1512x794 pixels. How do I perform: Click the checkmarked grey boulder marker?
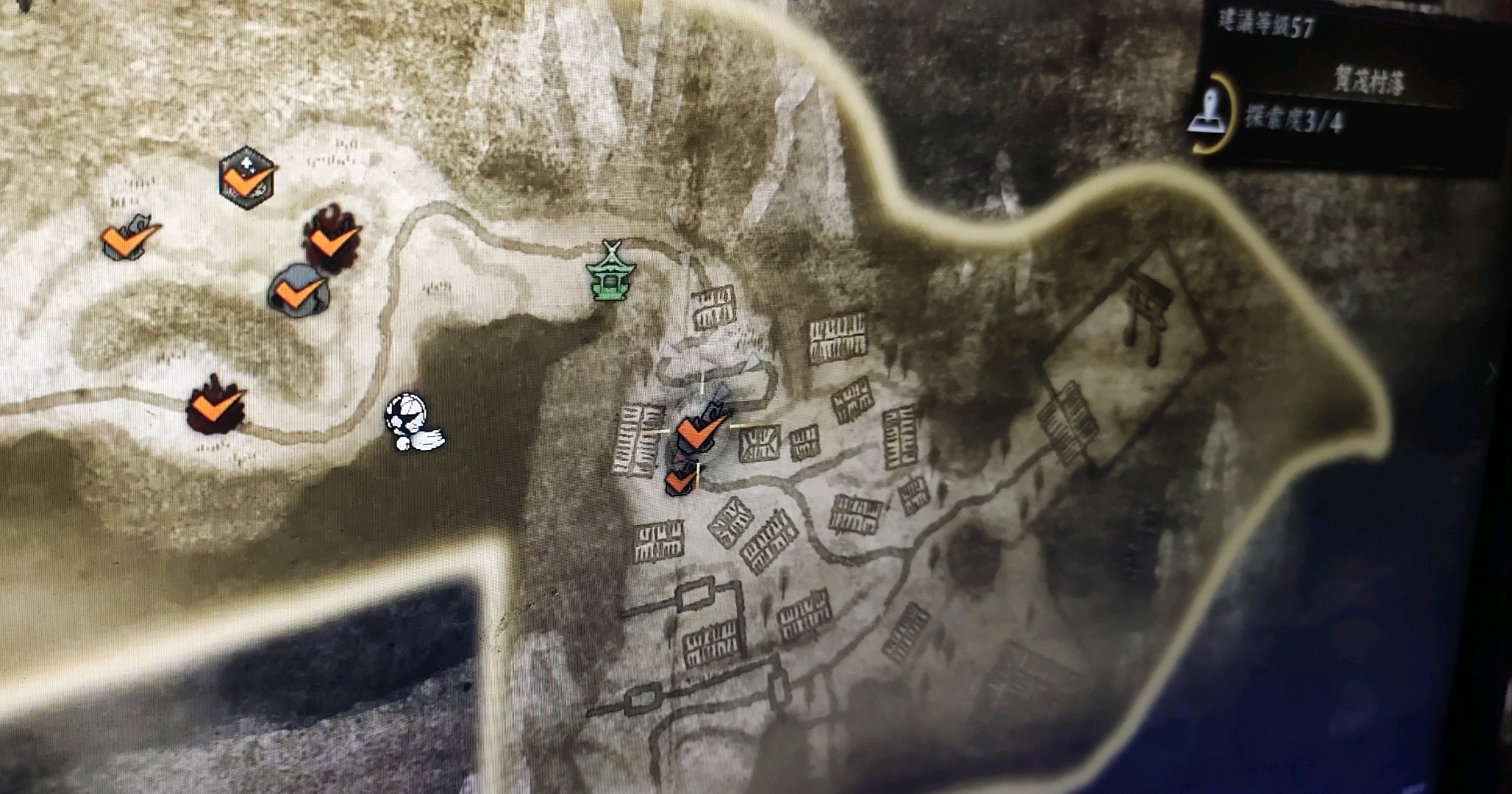(x=298, y=291)
